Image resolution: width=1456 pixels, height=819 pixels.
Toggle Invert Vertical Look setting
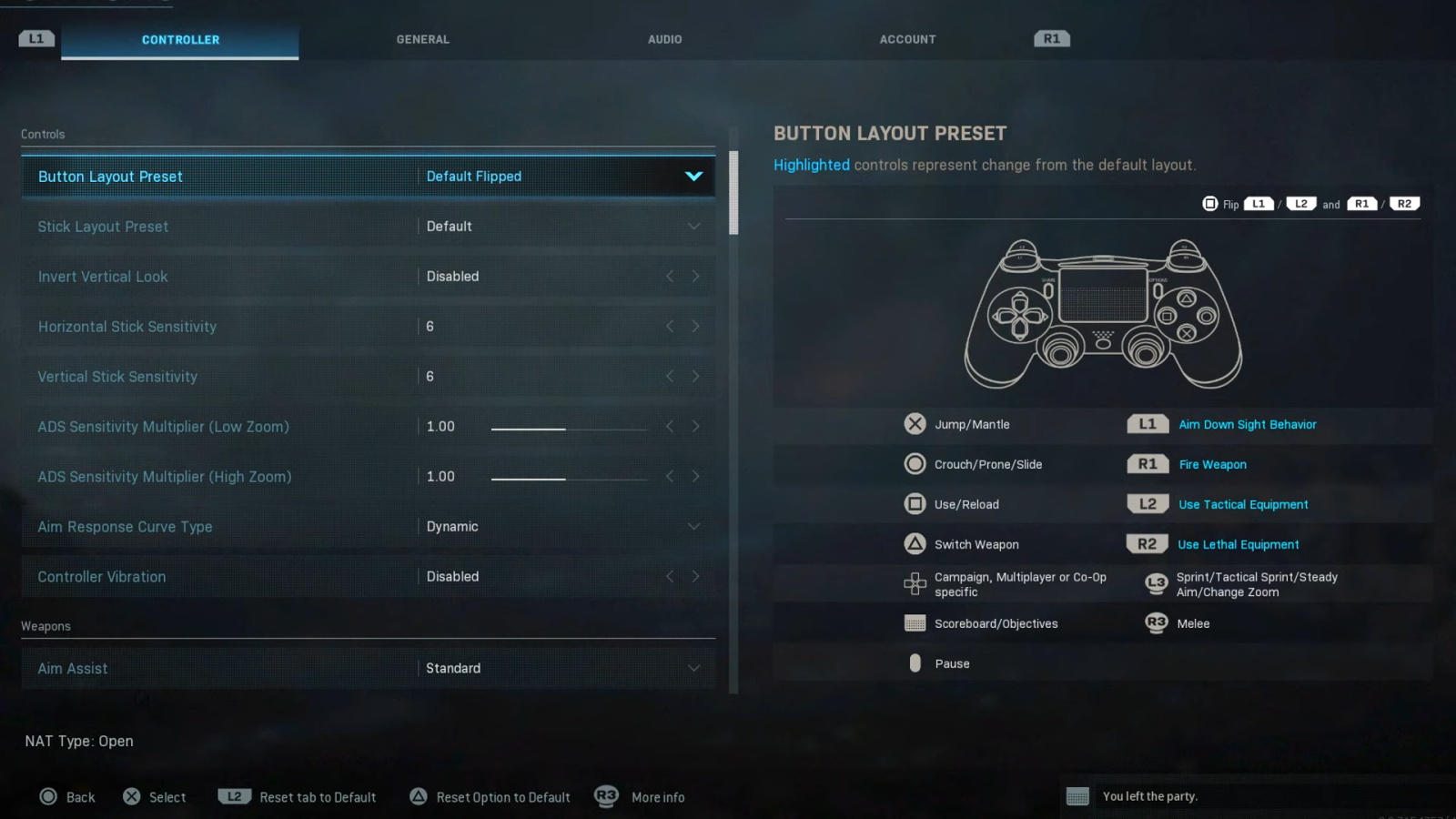click(696, 276)
